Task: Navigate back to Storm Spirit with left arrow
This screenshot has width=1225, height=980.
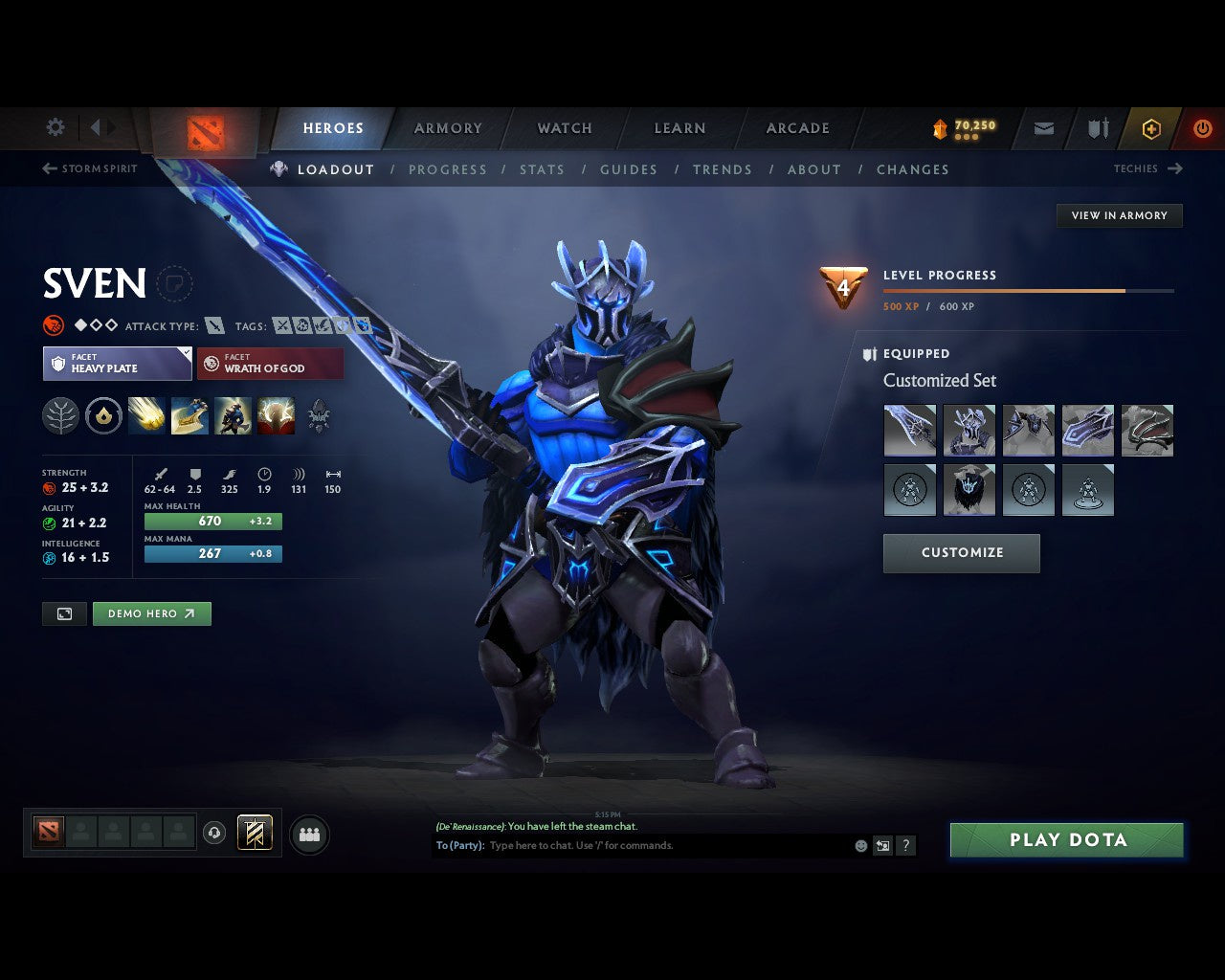Action: [48, 168]
